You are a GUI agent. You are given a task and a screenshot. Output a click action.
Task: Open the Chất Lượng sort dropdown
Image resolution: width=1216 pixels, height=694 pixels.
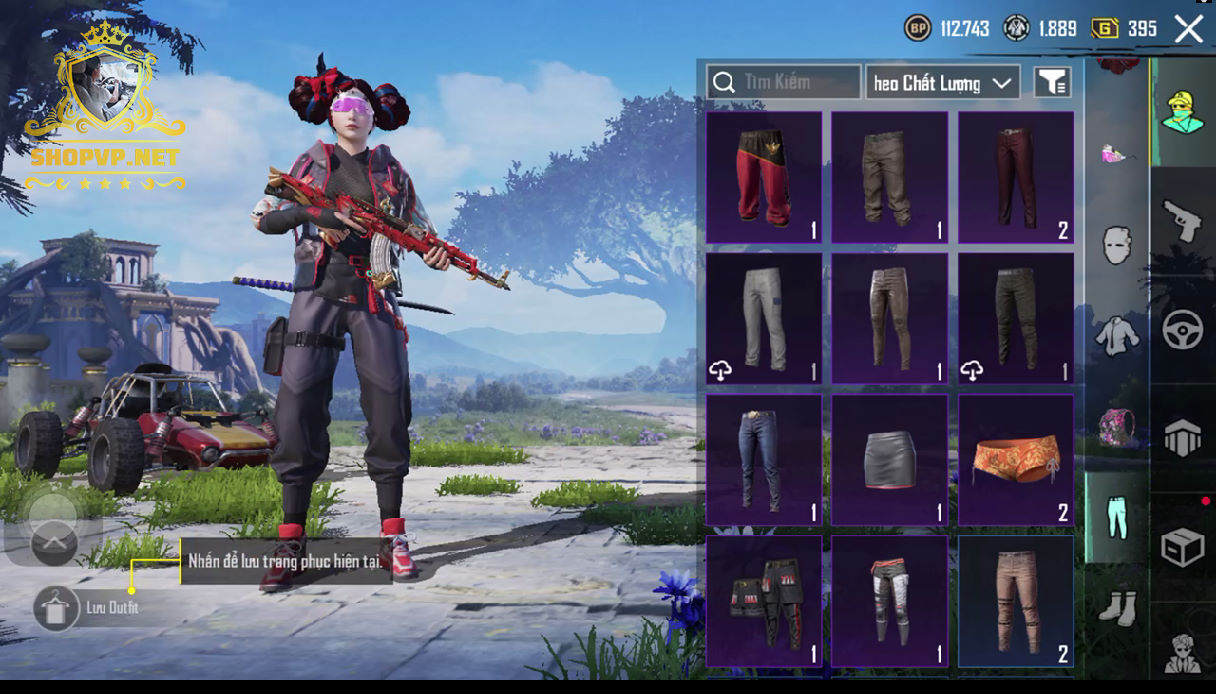[942, 83]
